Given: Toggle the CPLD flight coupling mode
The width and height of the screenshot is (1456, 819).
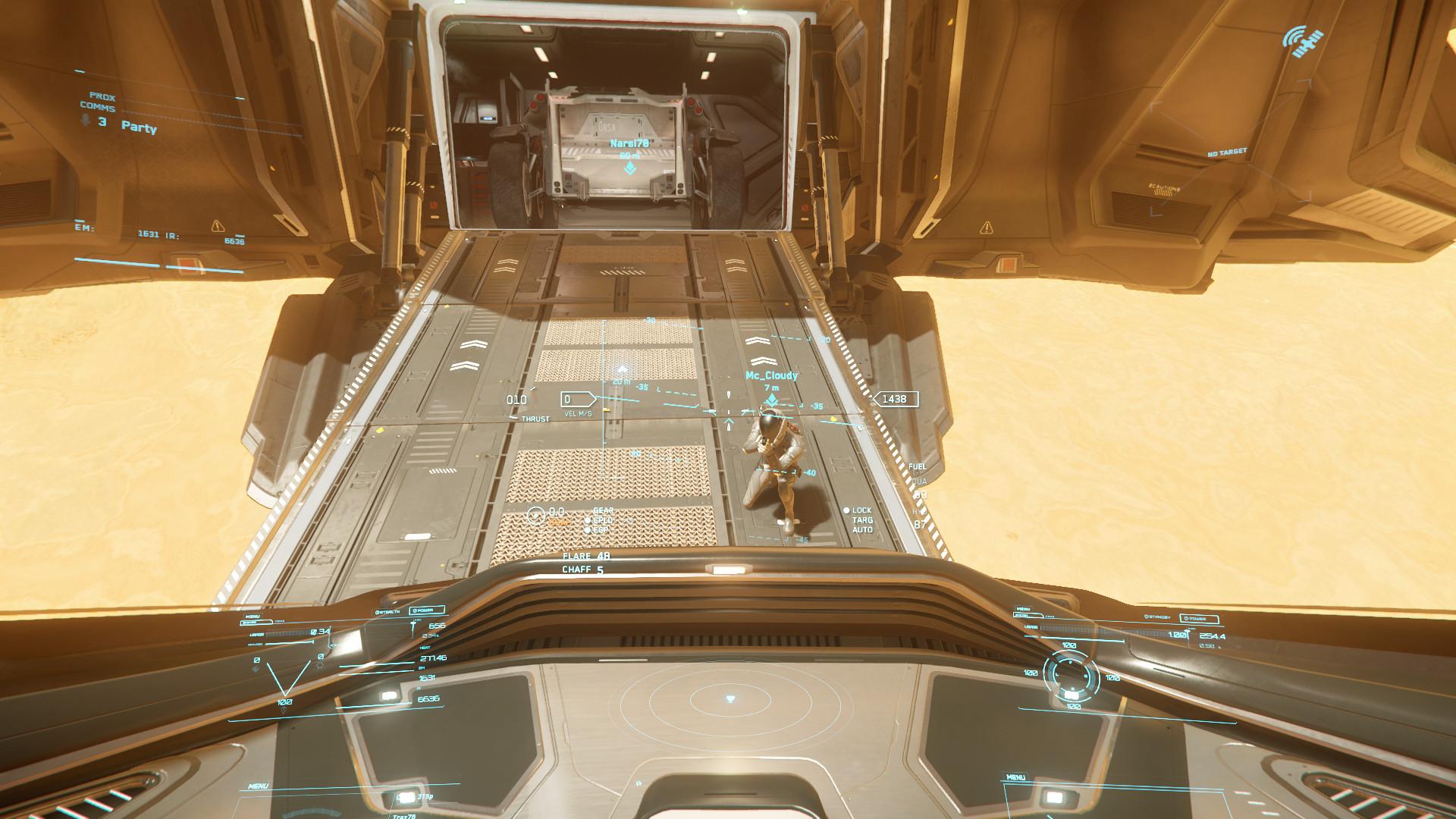Looking at the screenshot, I should click(x=588, y=521).
